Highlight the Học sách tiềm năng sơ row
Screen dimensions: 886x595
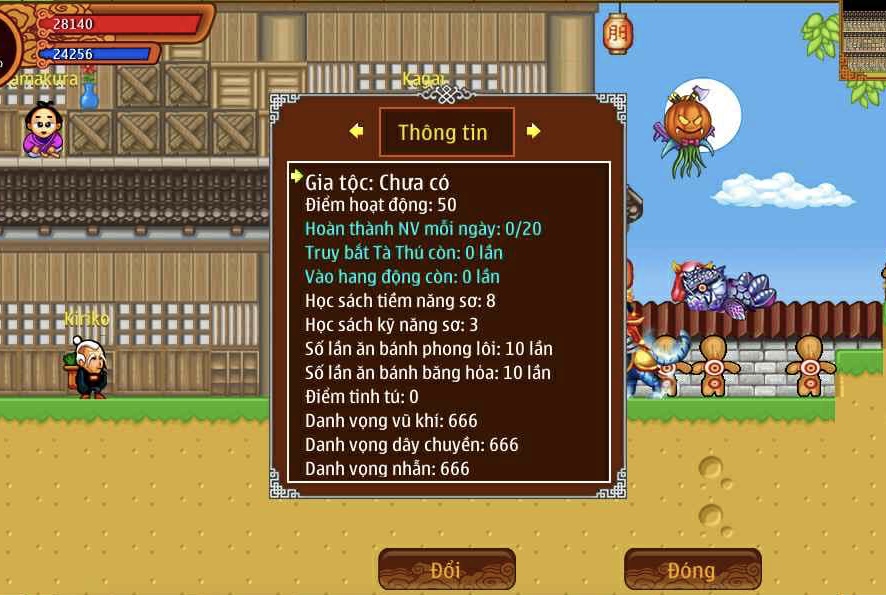[400, 300]
